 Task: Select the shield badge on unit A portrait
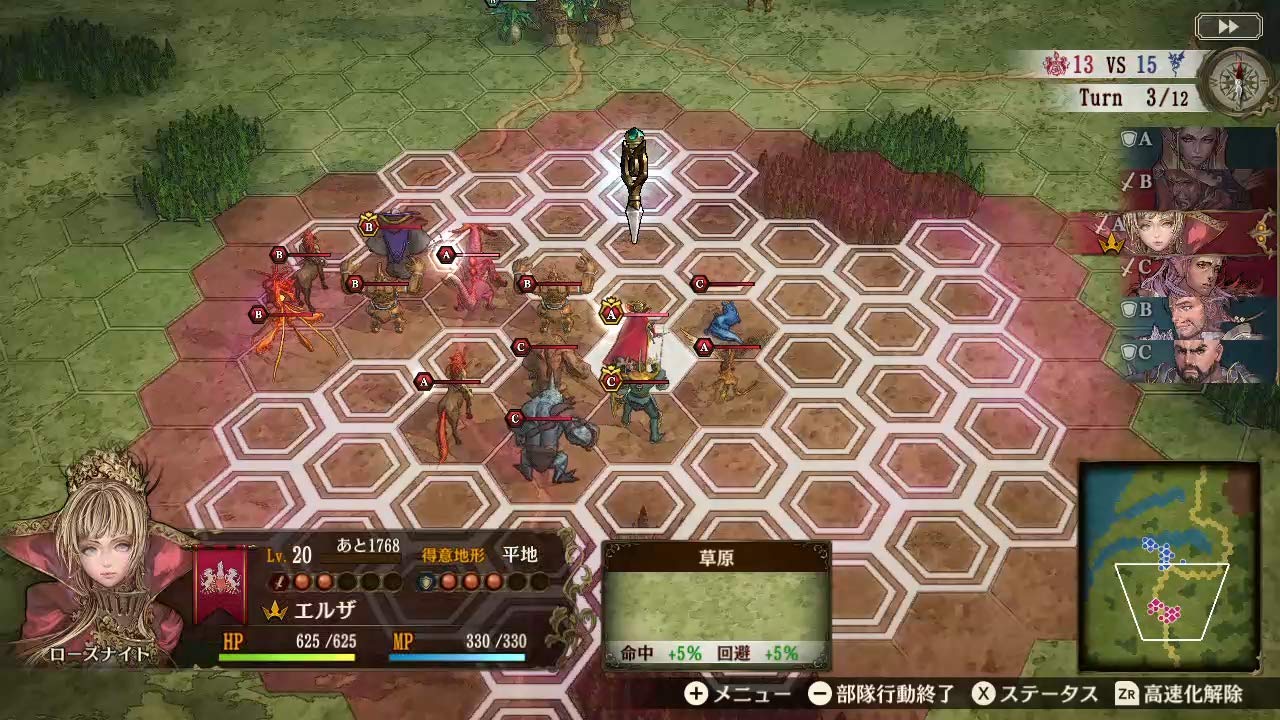[1130, 140]
